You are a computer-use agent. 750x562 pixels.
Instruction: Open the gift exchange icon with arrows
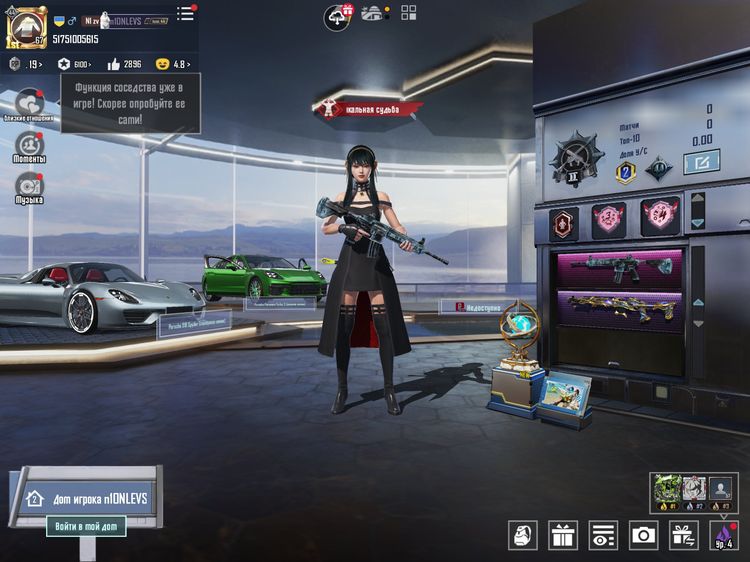pyautogui.click(x=684, y=535)
